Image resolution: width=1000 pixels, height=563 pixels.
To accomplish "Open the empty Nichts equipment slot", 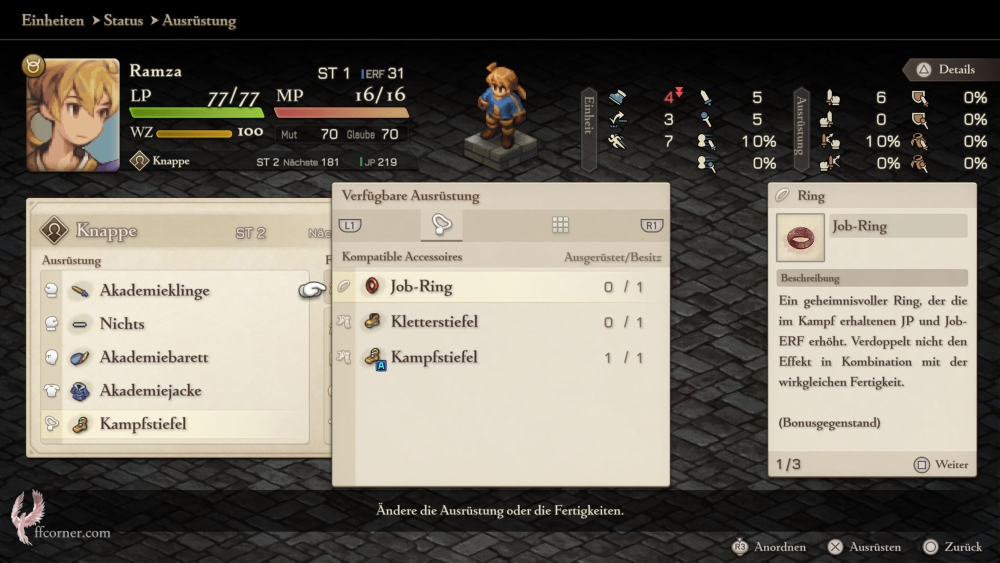I will [122, 324].
